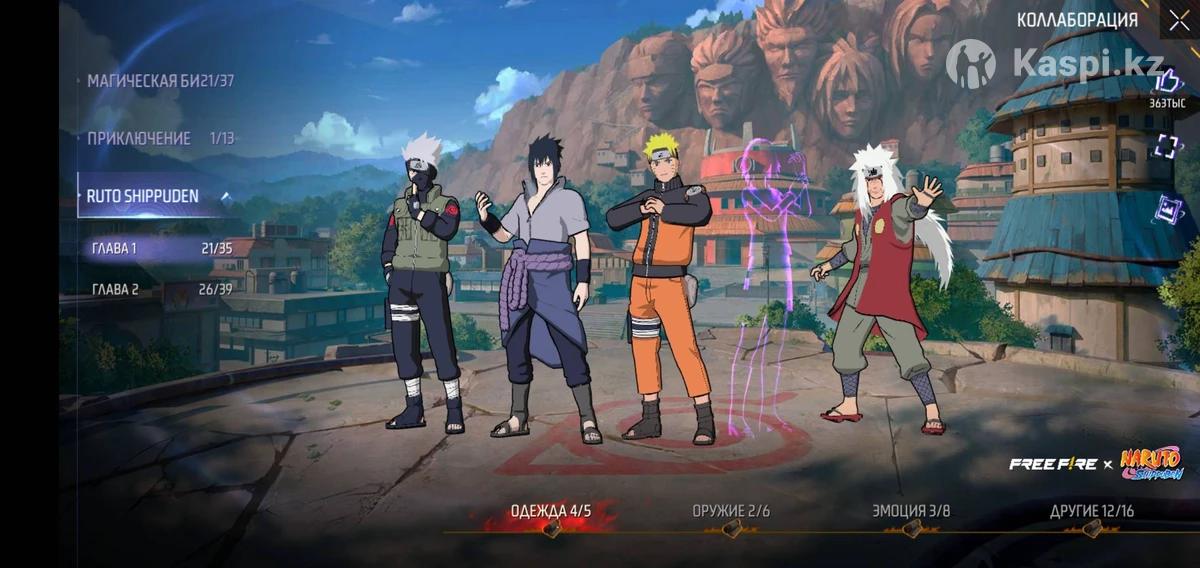The height and width of the screenshot is (568, 1200).
Task: Select the Приключение collection category
Action: pyautogui.click(x=160, y=139)
